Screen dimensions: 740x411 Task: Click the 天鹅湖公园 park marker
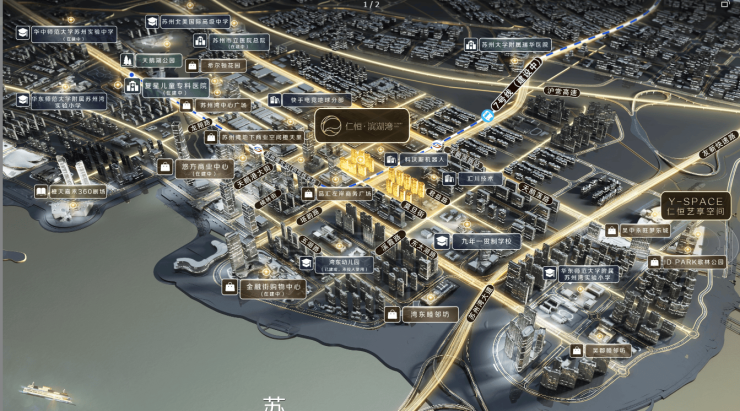pos(155,60)
